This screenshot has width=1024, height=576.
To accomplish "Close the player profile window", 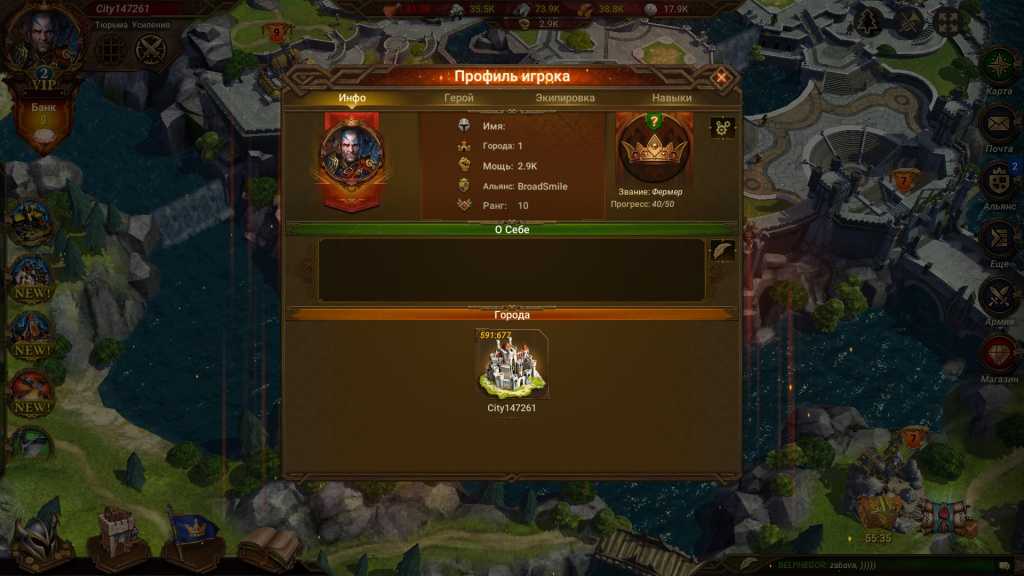I will pos(720,77).
